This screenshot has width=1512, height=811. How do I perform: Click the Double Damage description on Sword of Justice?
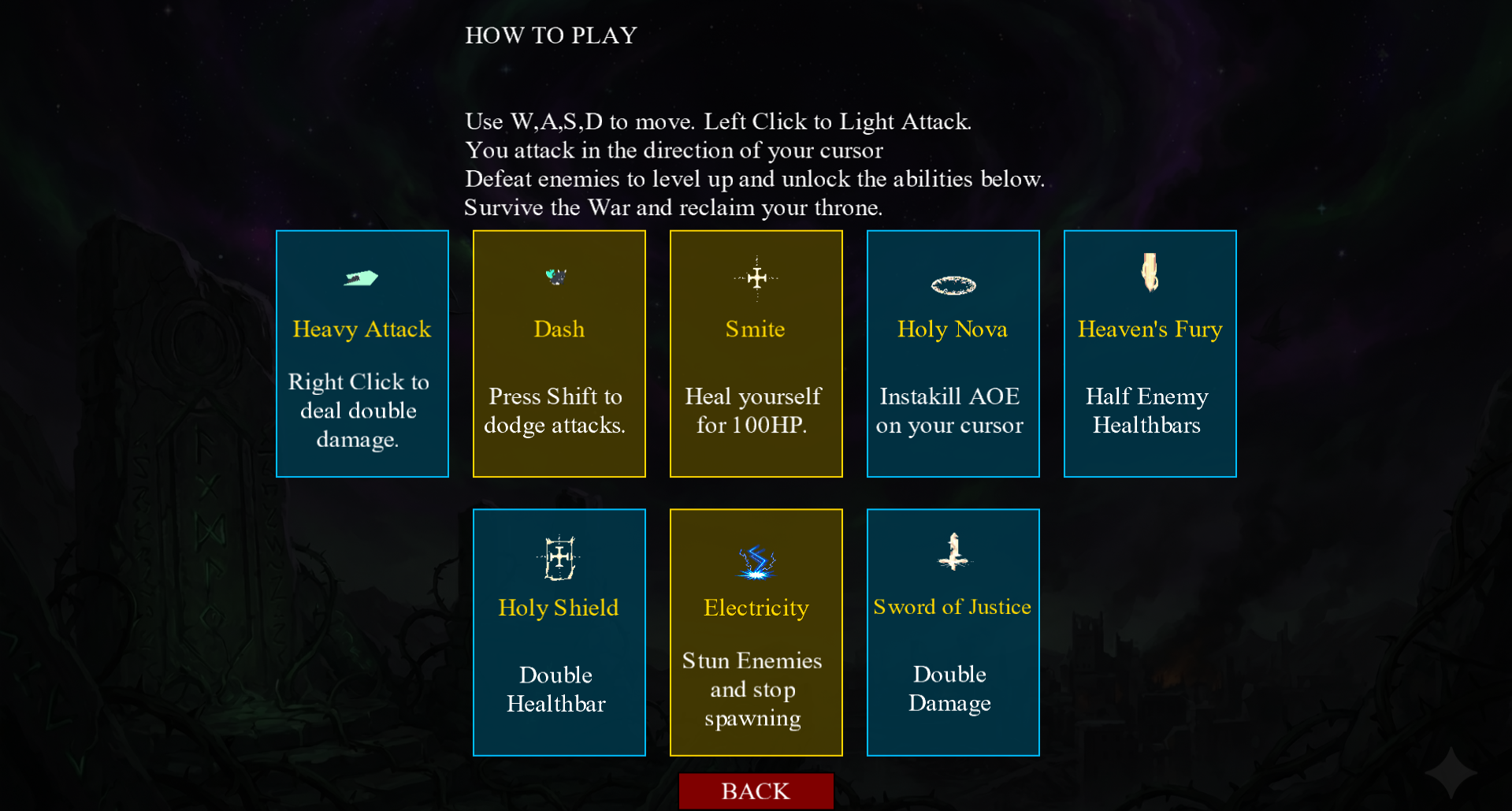950,688
